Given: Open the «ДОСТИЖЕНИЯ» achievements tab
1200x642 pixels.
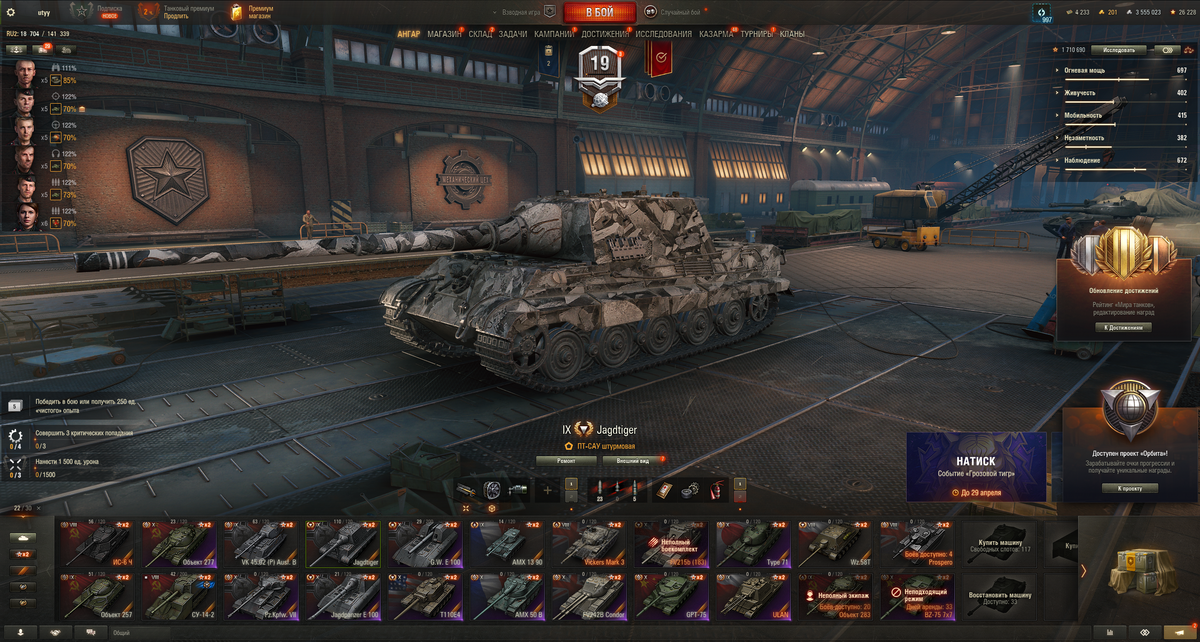Looking at the screenshot, I should click(x=605, y=34).
